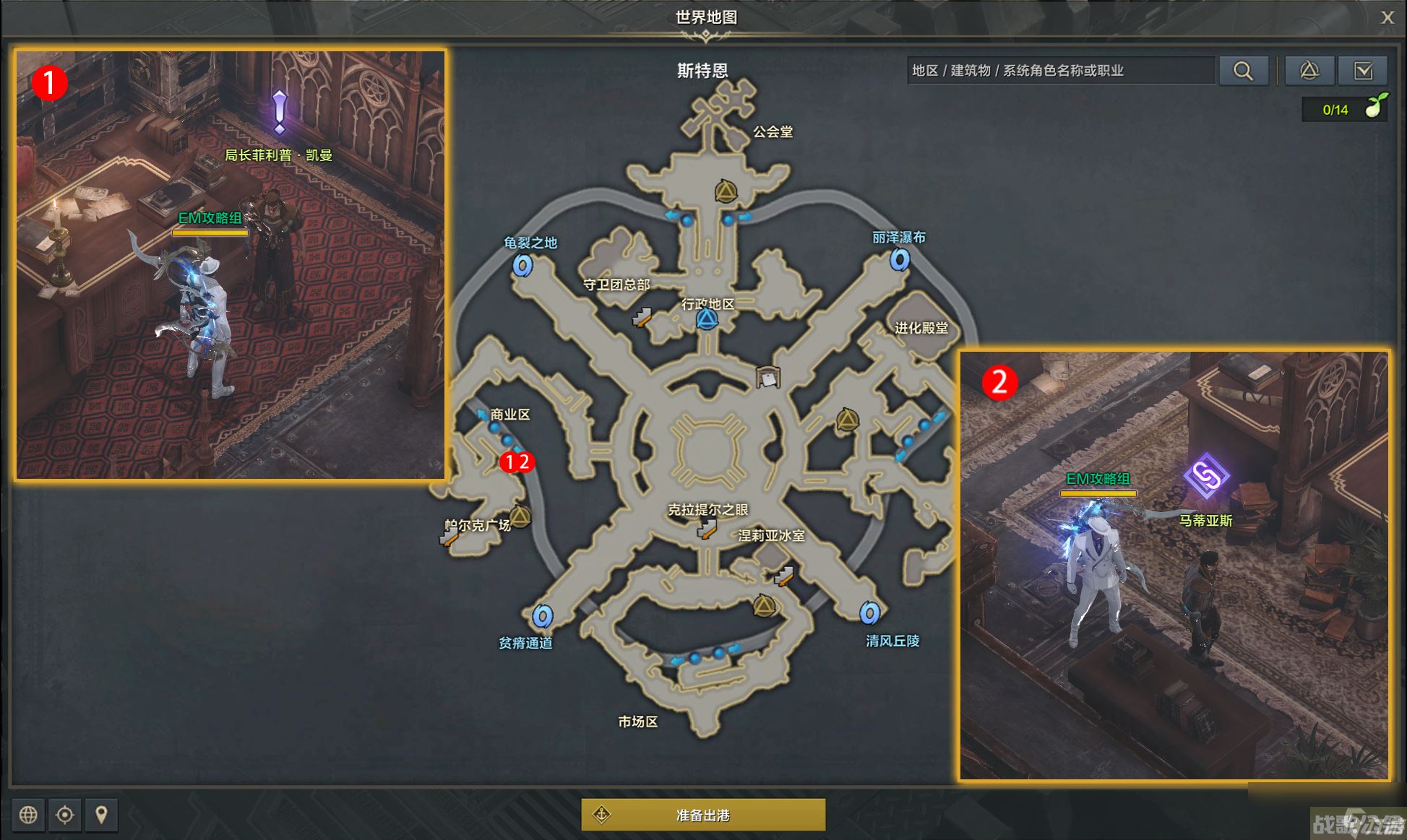Click the 准备出港 button
The height and width of the screenshot is (840, 1407).
click(703, 815)
